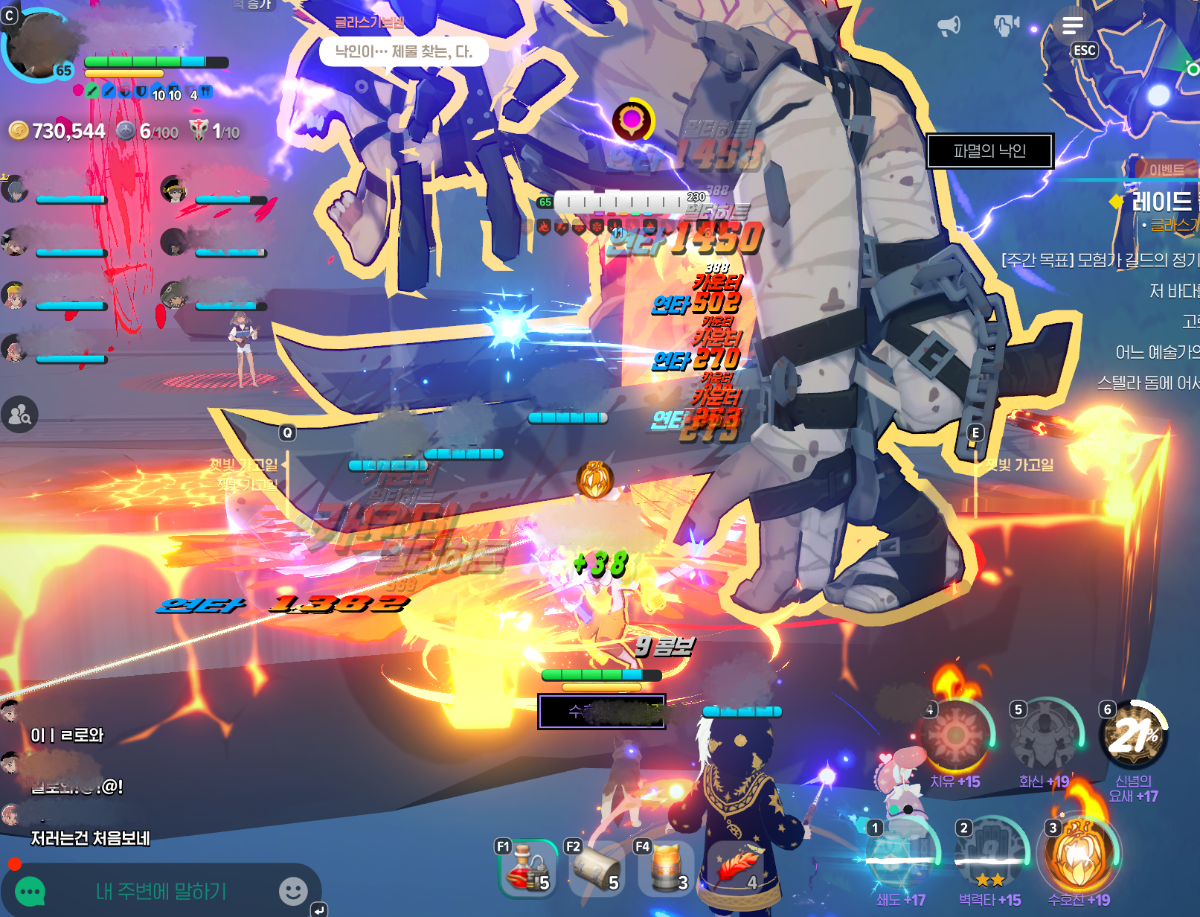This screenshot has width=1200, height=917.
Task: Use the cat-eared lantern item slot
Action: [x=666, y=869]
